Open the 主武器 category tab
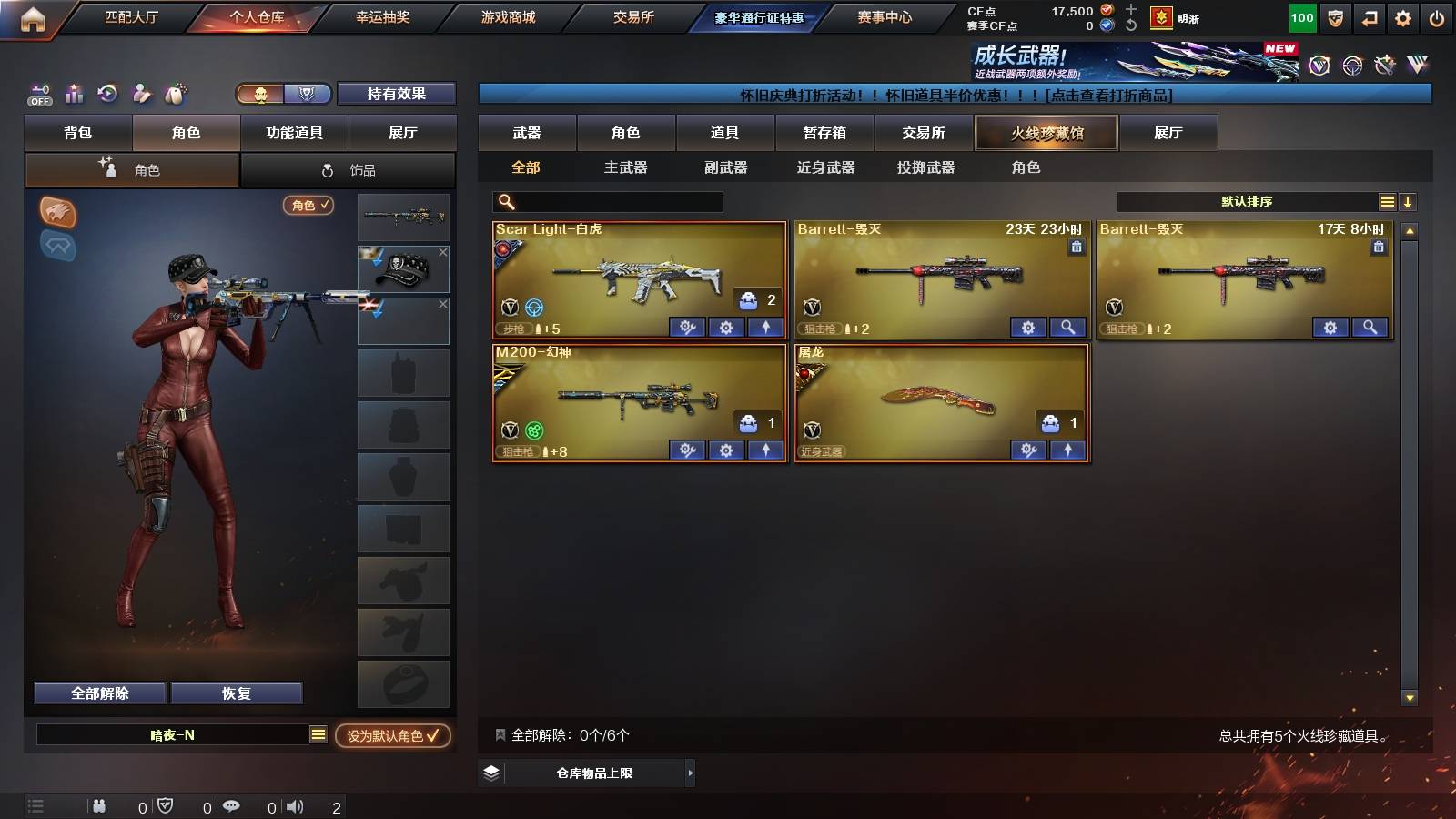This screenshot has width=1456, height=819. click(x=627, y=167)
